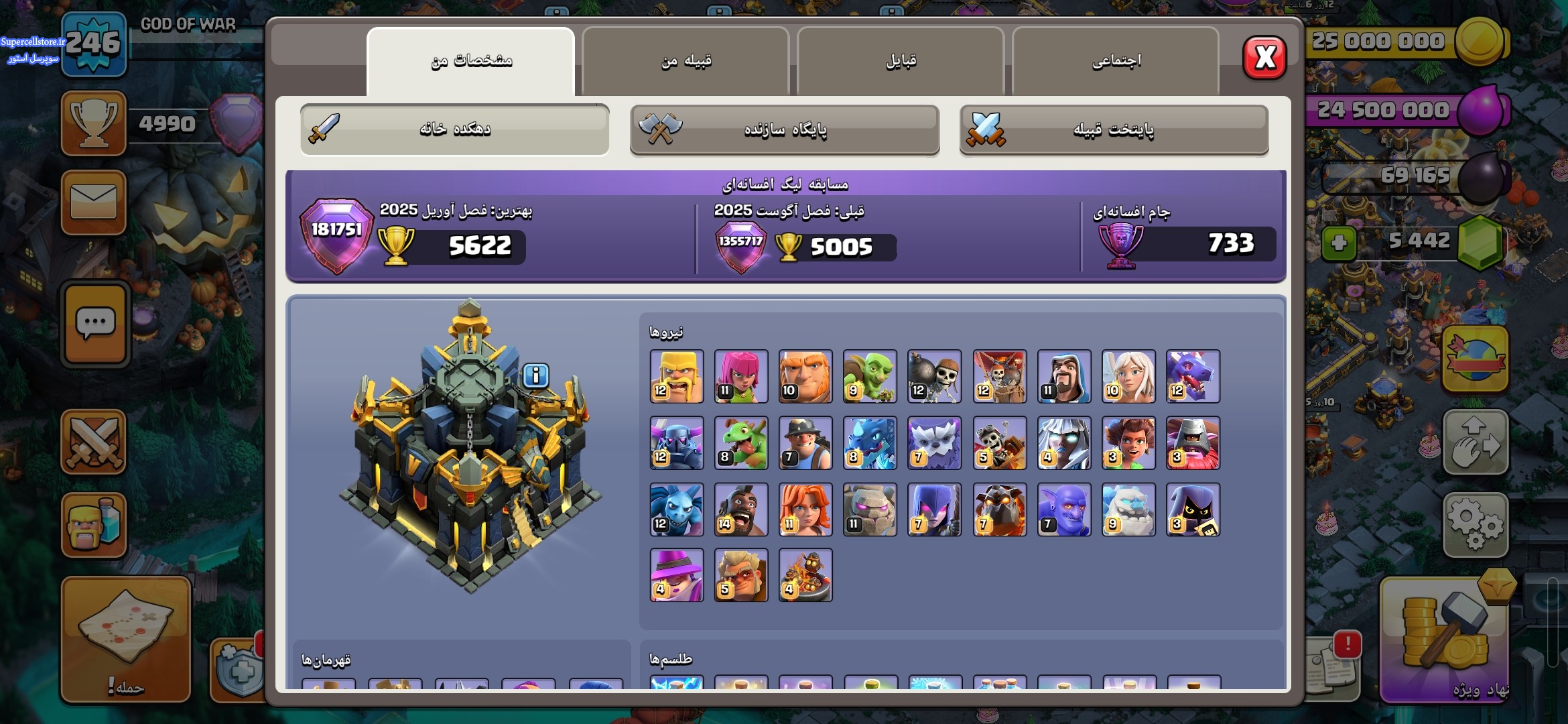
Task: Click the P.E.K.K.A troop icon
Action: pyautogui.click(x=677, y=443)
